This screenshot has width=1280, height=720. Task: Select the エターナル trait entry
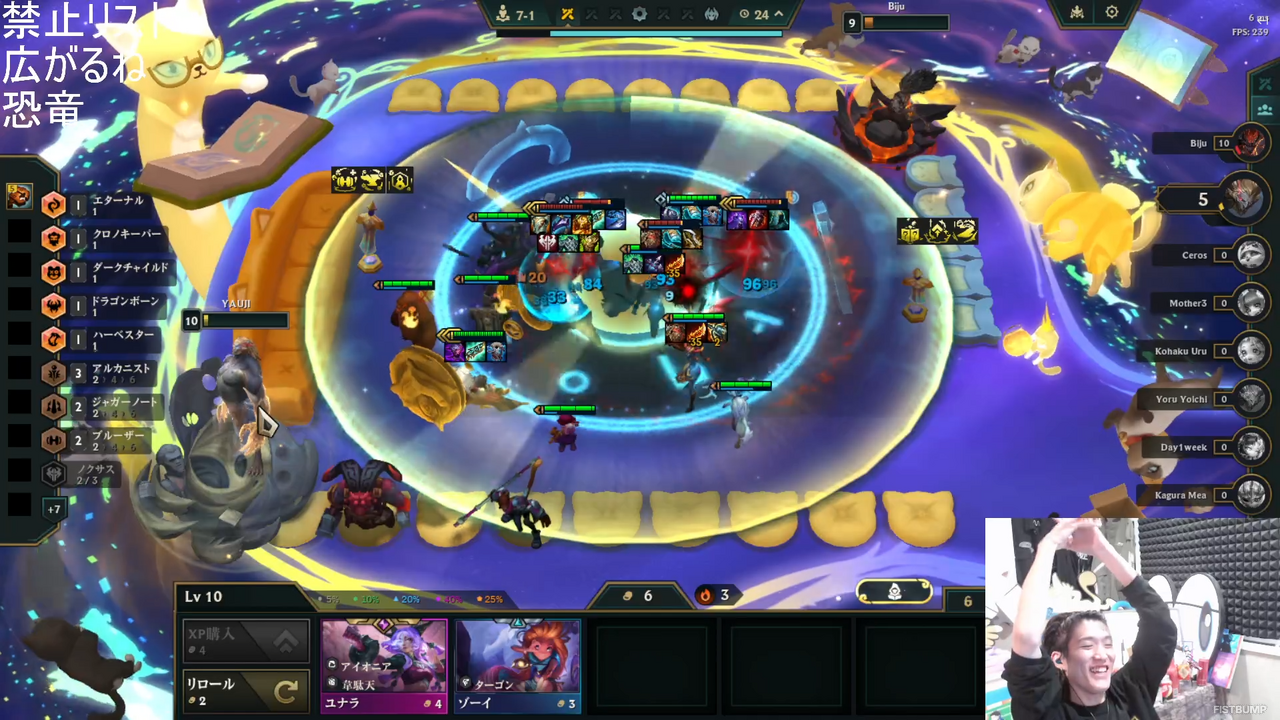click(100, 205)
